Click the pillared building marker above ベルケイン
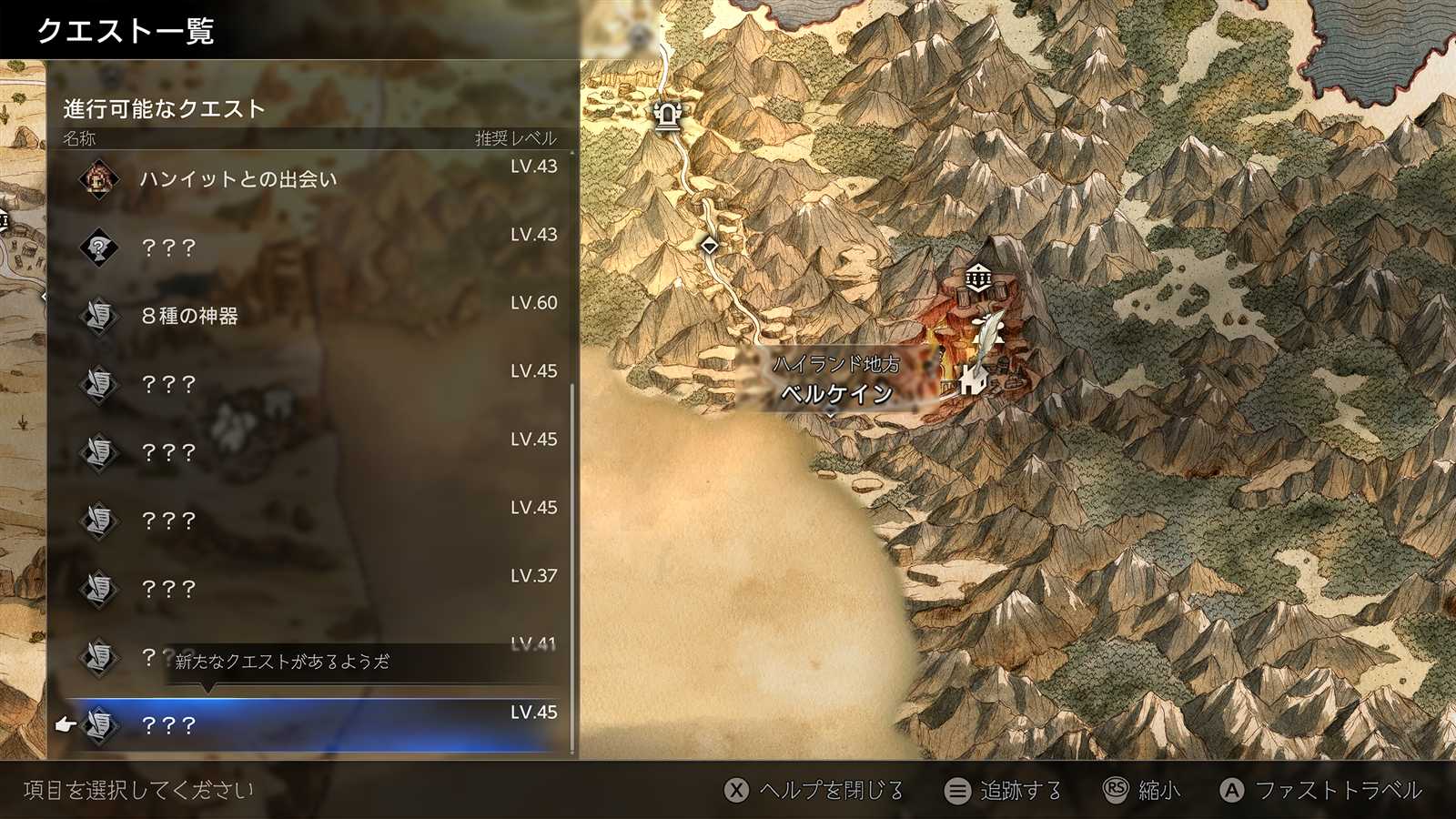Image resolution: width=1456 pixels, height=819 pixels. (978, 278)
